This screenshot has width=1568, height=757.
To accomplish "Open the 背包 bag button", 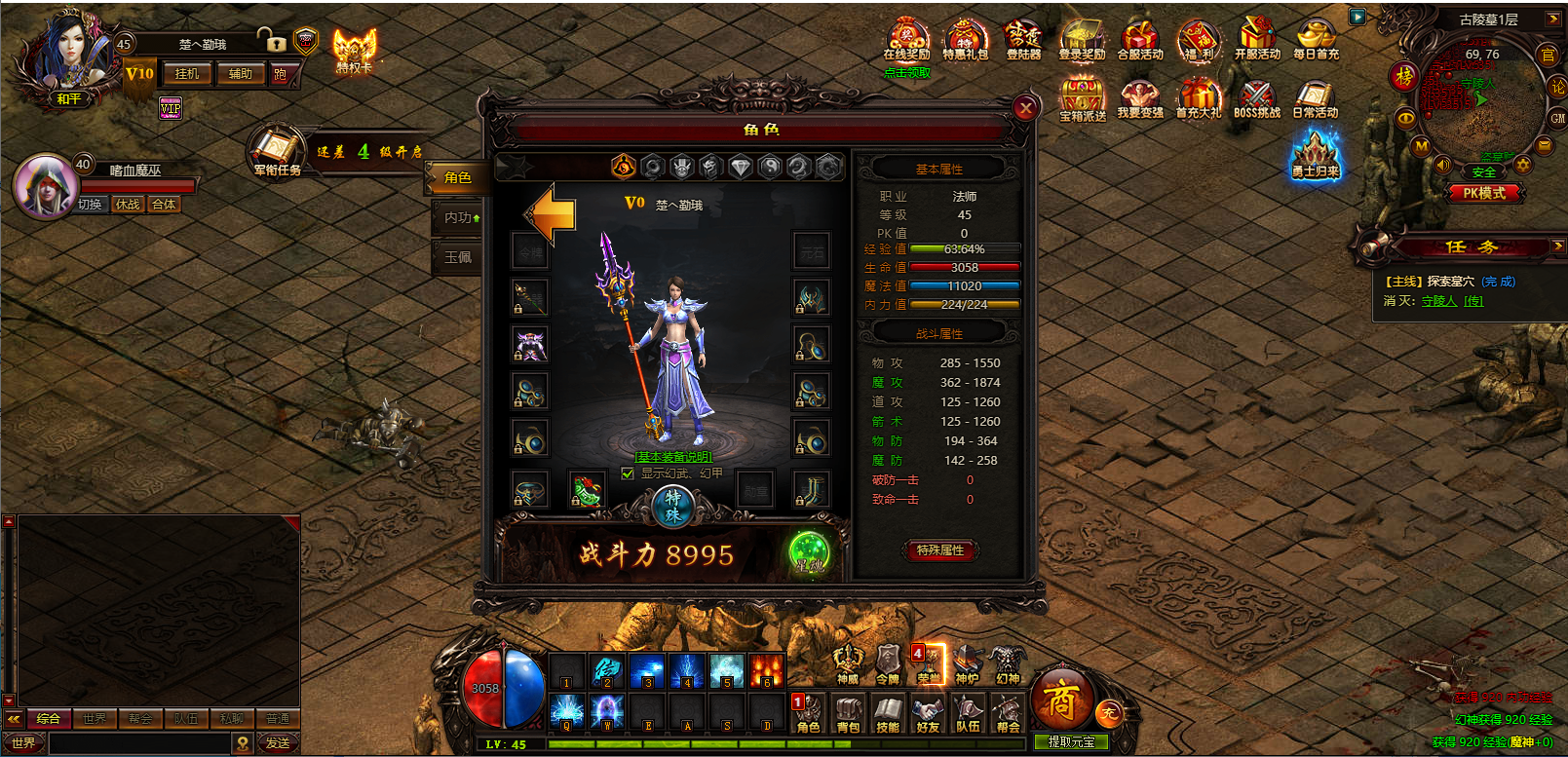I will click(x=848, y=712).
